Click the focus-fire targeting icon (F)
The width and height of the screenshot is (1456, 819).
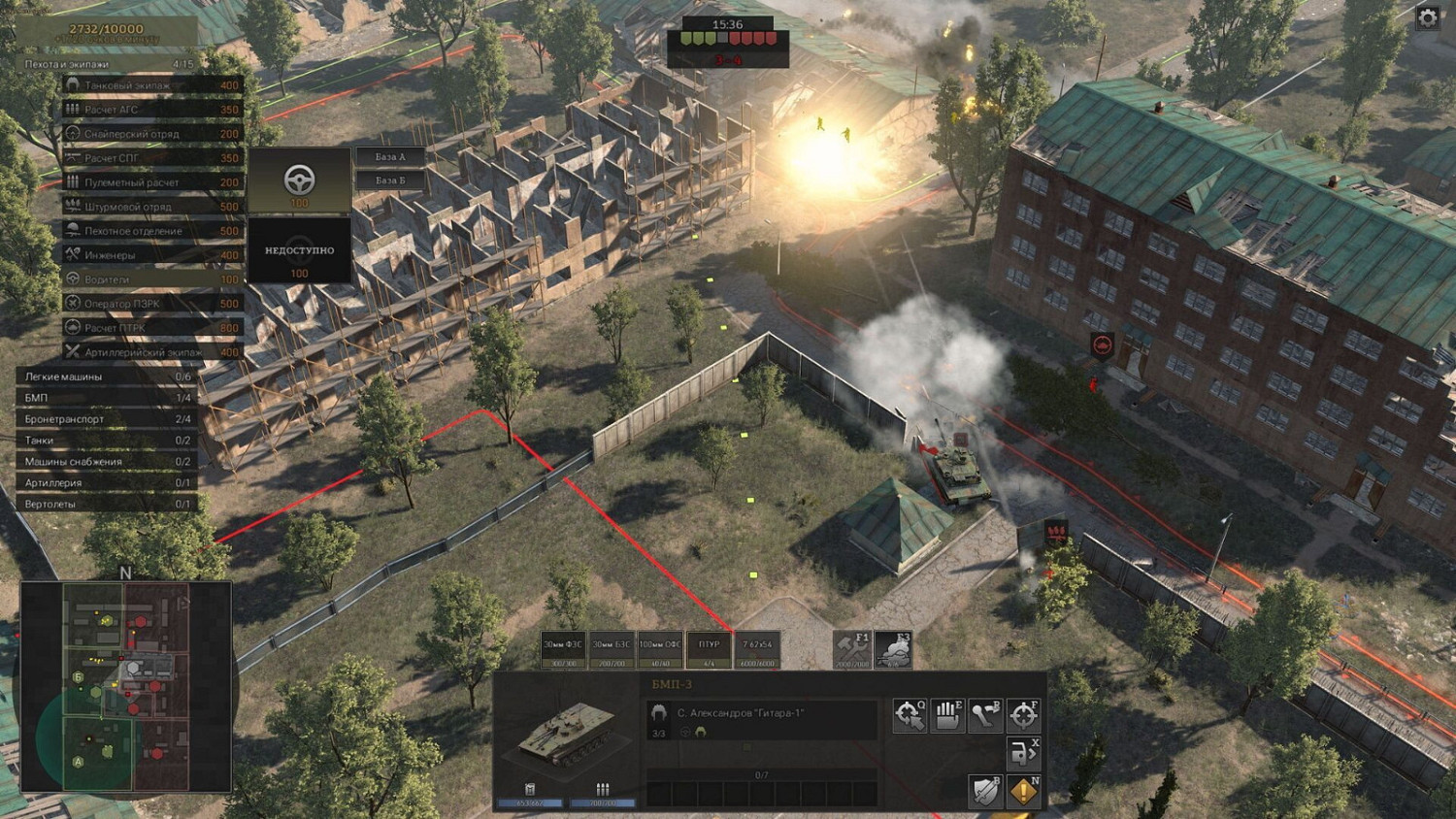pos(1022,714)
